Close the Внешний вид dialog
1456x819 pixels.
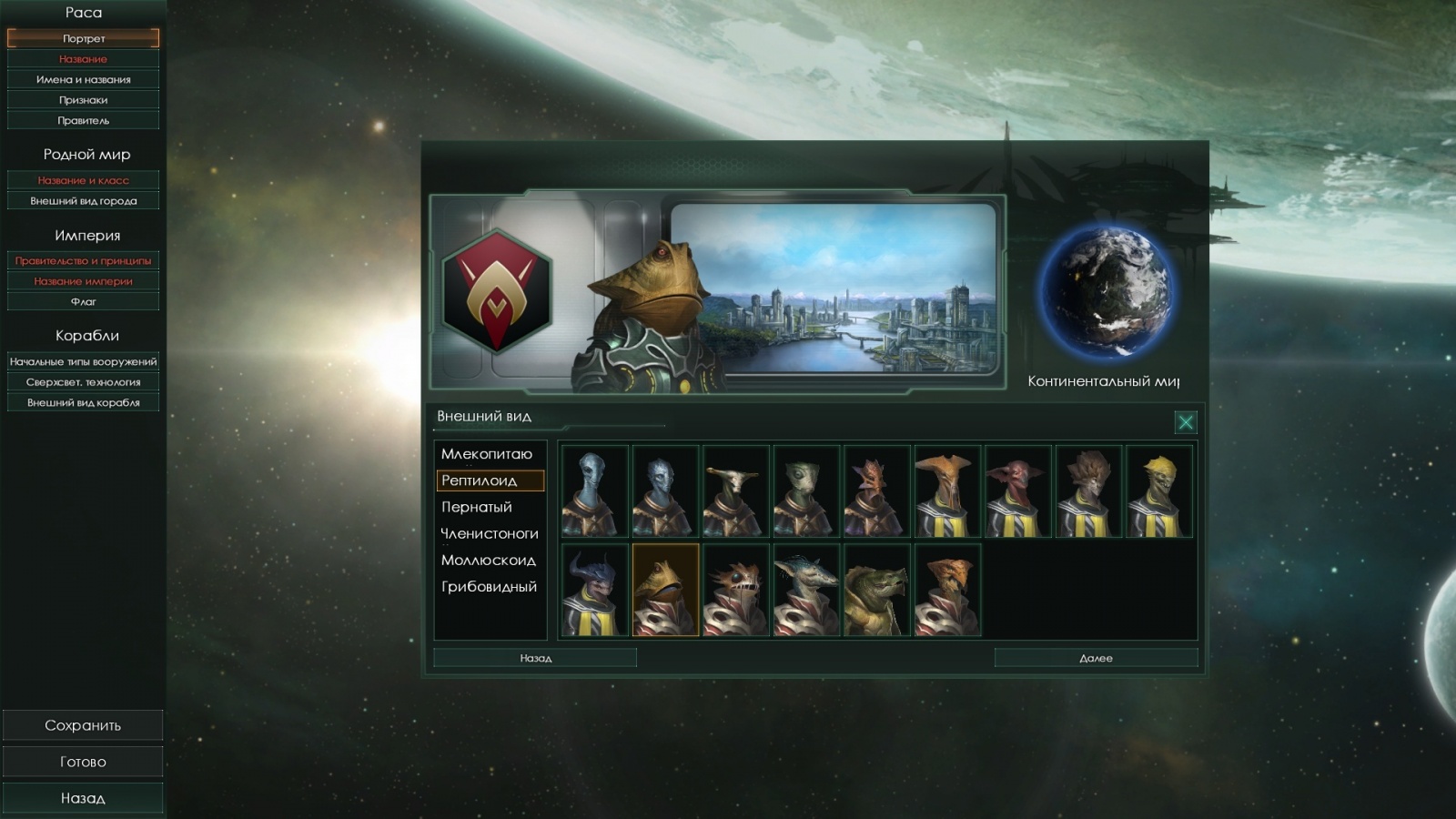(1185, 422)
